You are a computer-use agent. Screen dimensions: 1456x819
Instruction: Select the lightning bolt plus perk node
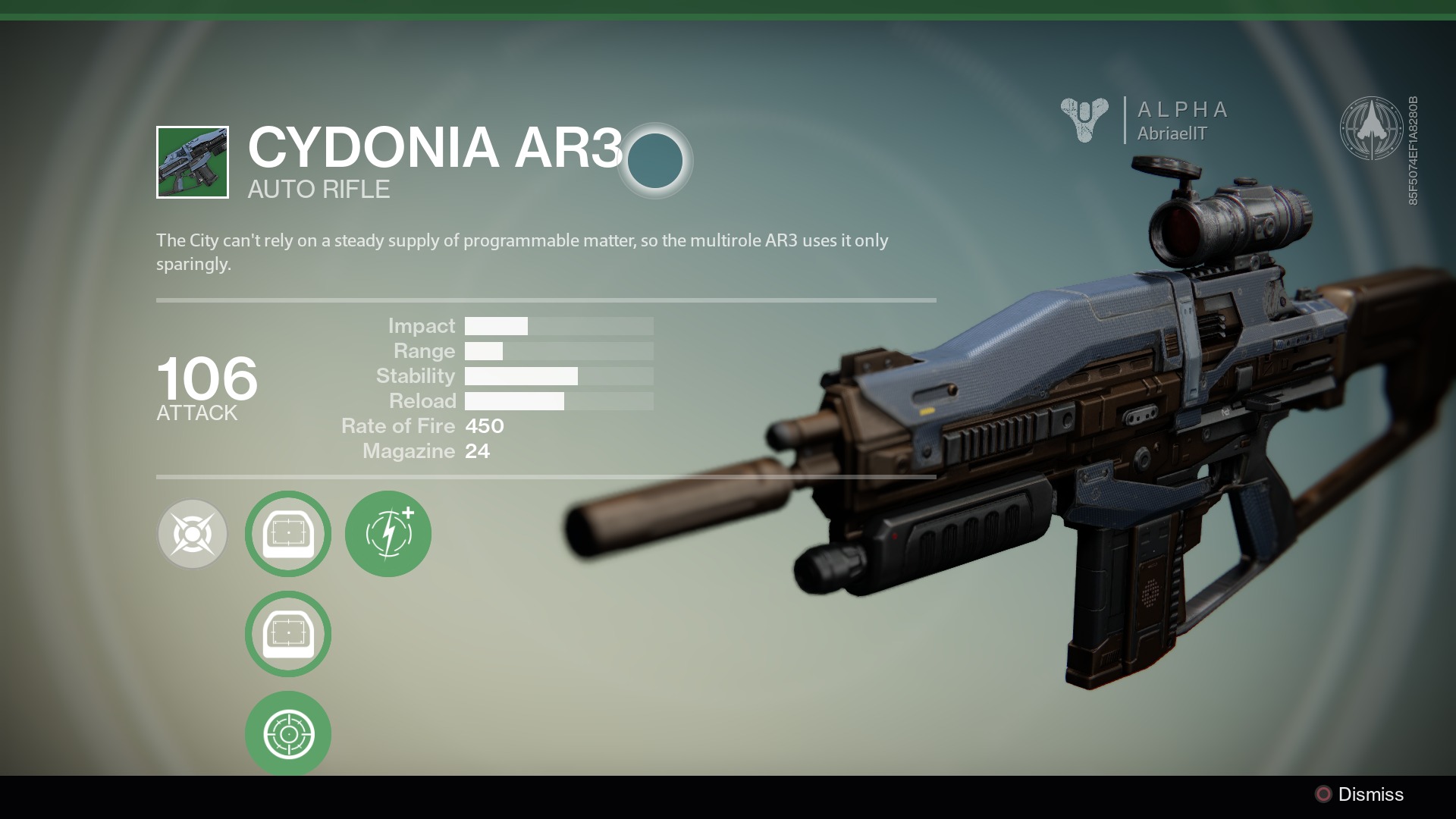(388, 534)
